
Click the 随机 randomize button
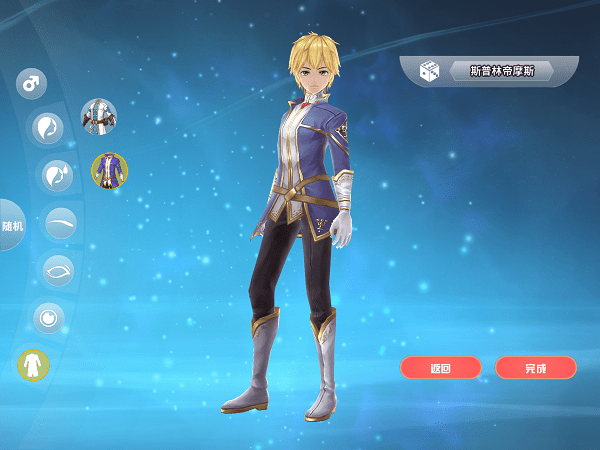point(12,226)
